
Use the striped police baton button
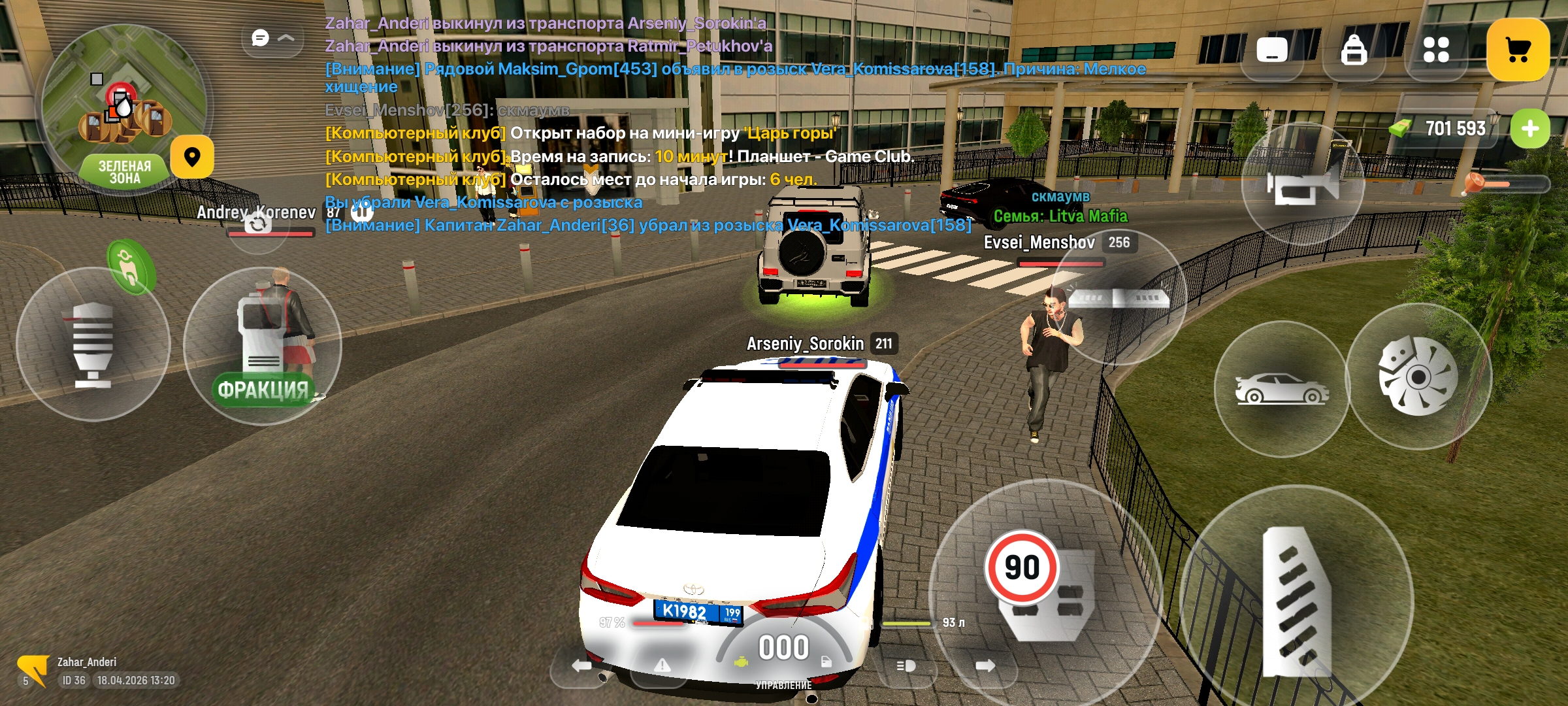pos(93,345)
